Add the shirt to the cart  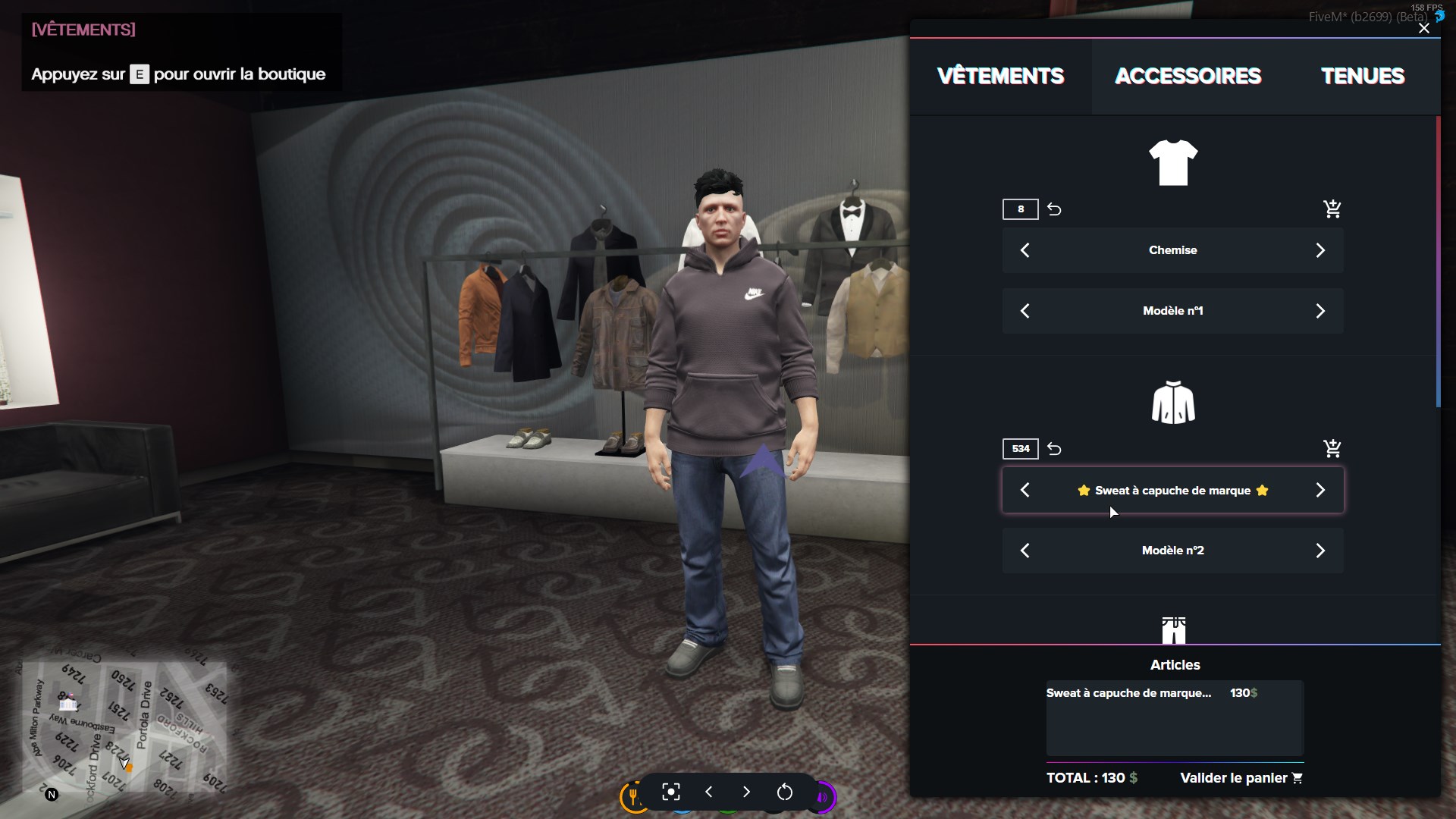1332,209
